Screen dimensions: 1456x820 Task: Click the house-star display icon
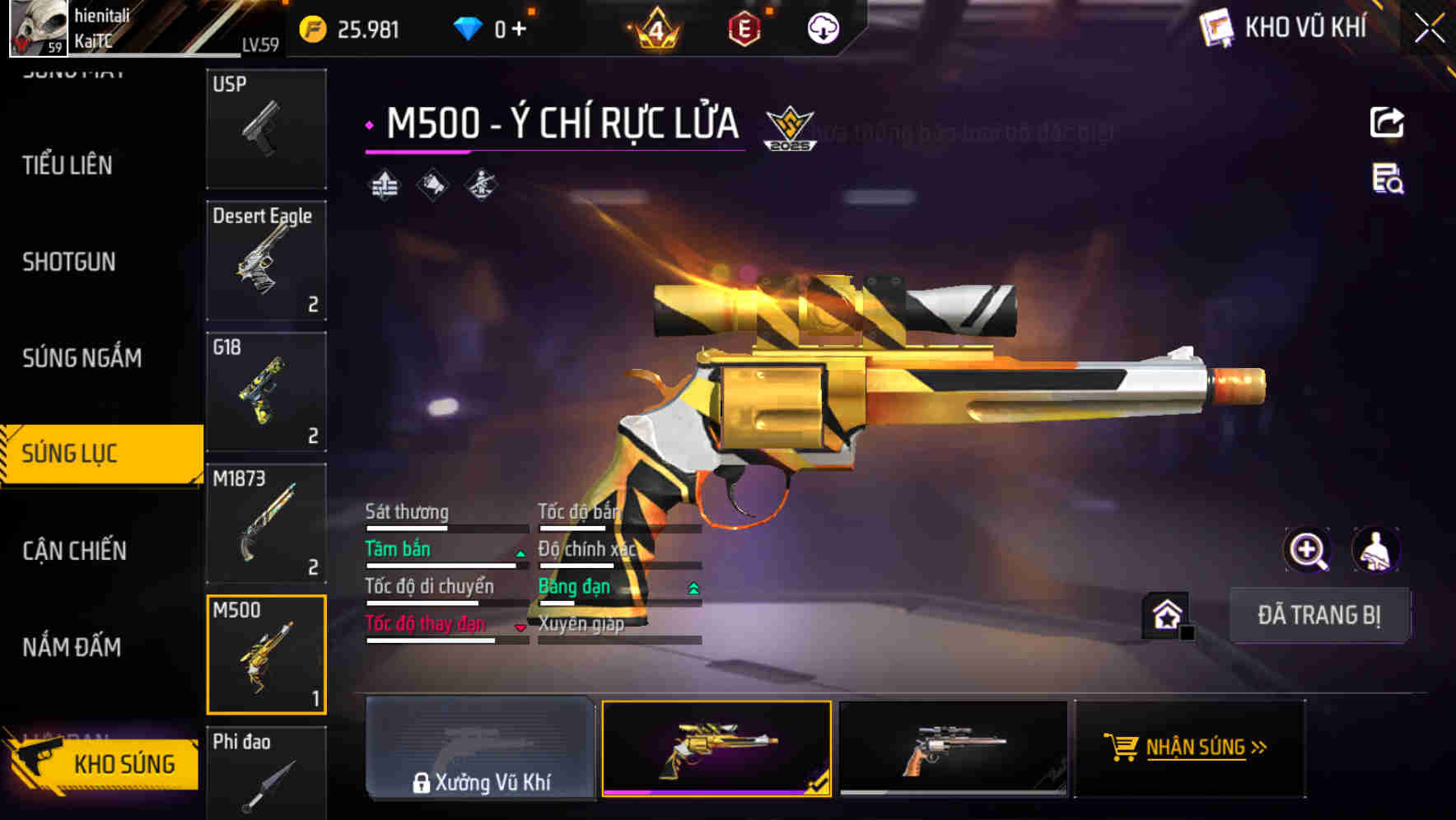coord(1164,615)
